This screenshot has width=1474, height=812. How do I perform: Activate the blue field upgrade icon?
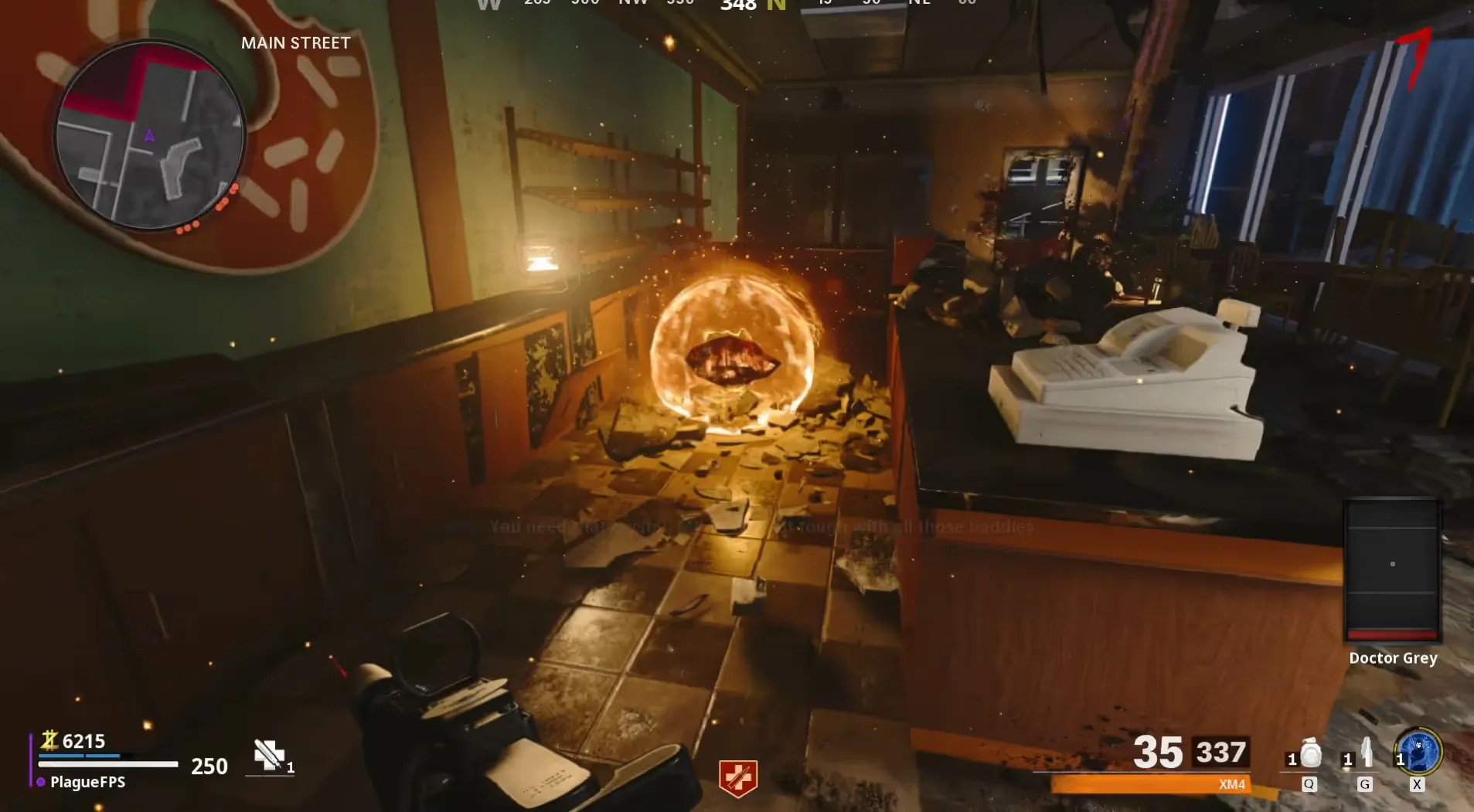[1418, 753]
